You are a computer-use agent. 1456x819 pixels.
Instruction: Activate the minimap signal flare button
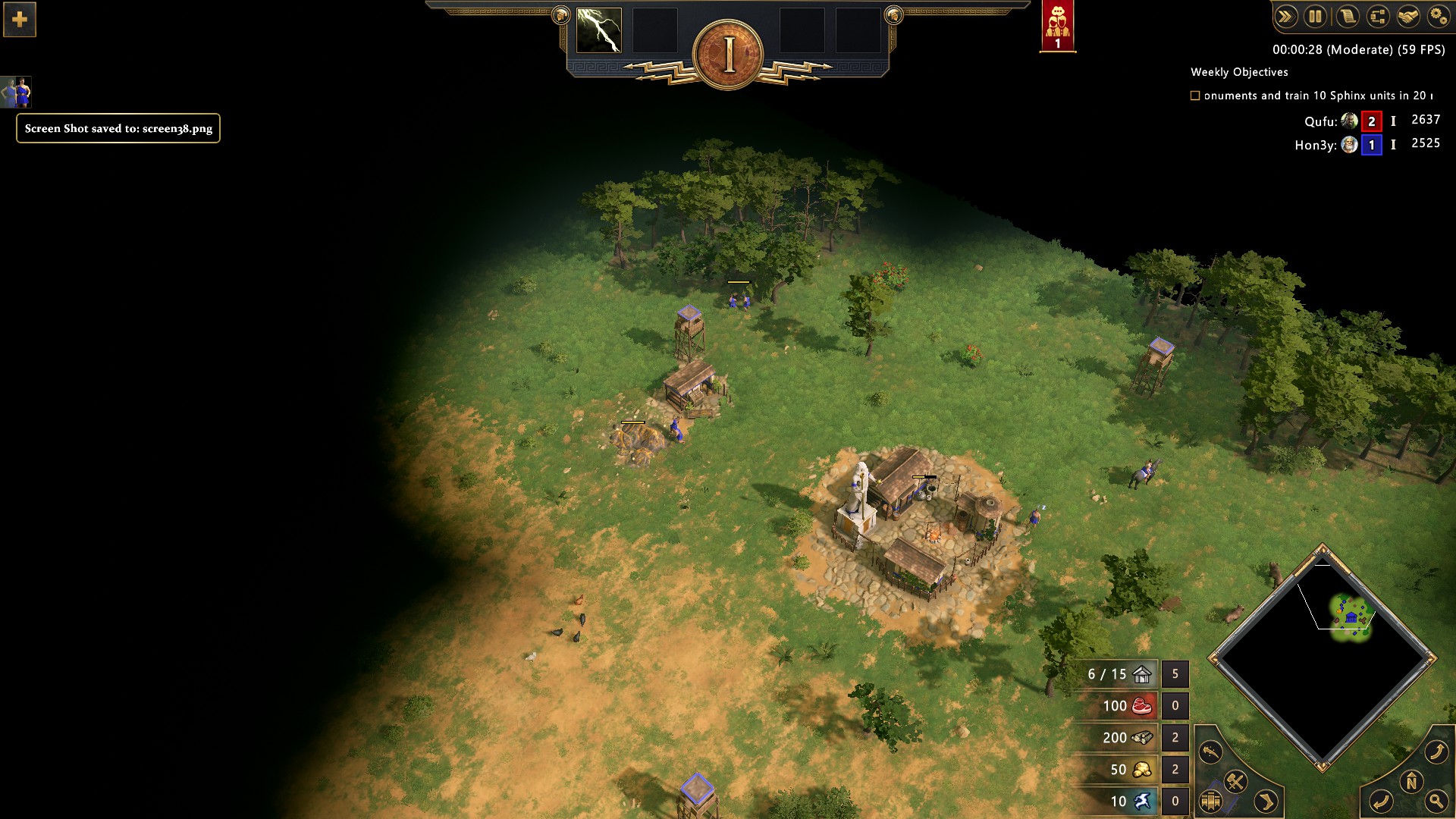click(1210, 752)
